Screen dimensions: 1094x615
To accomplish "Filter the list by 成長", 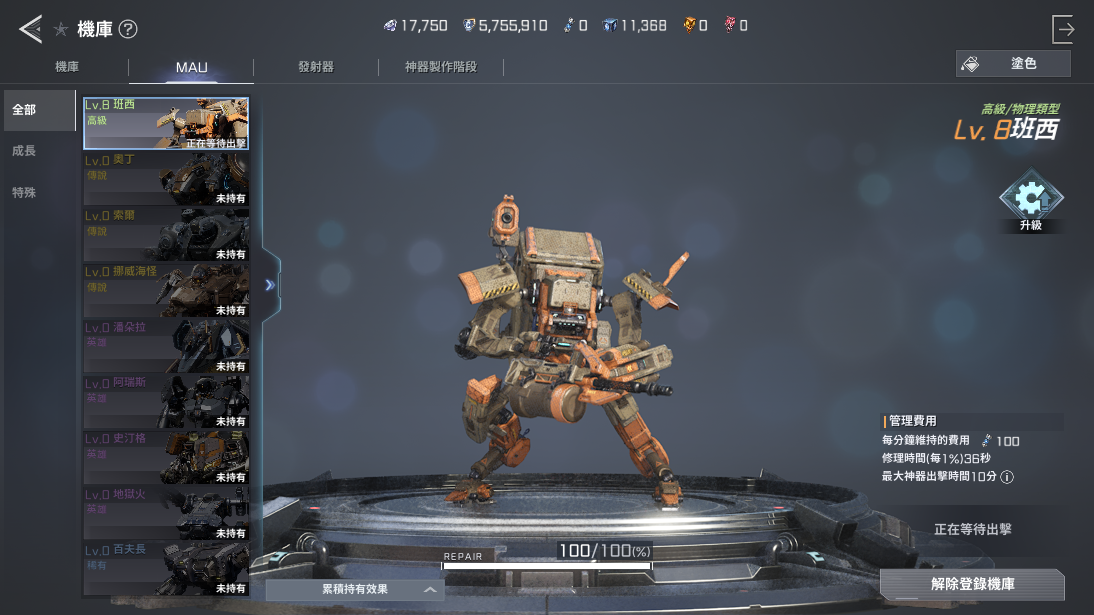I will coord(24,151).
